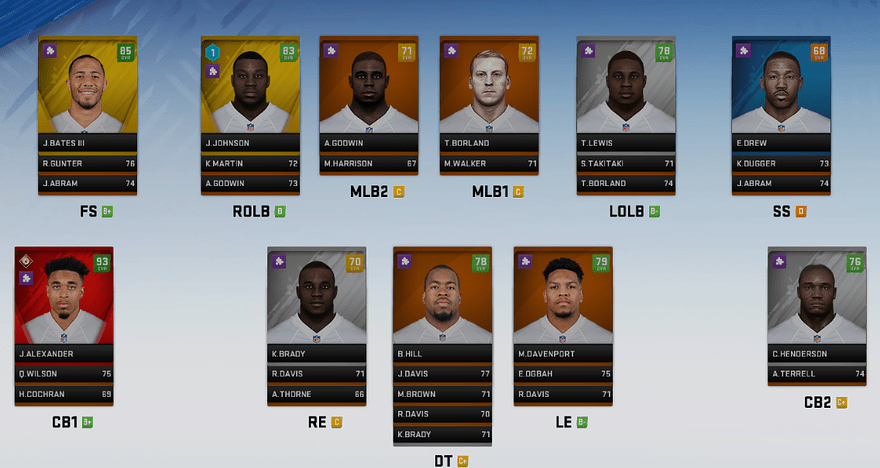Choose backup K. Martin at ROLB
Viewport: 880px width, 468px height.
point(250,163)
